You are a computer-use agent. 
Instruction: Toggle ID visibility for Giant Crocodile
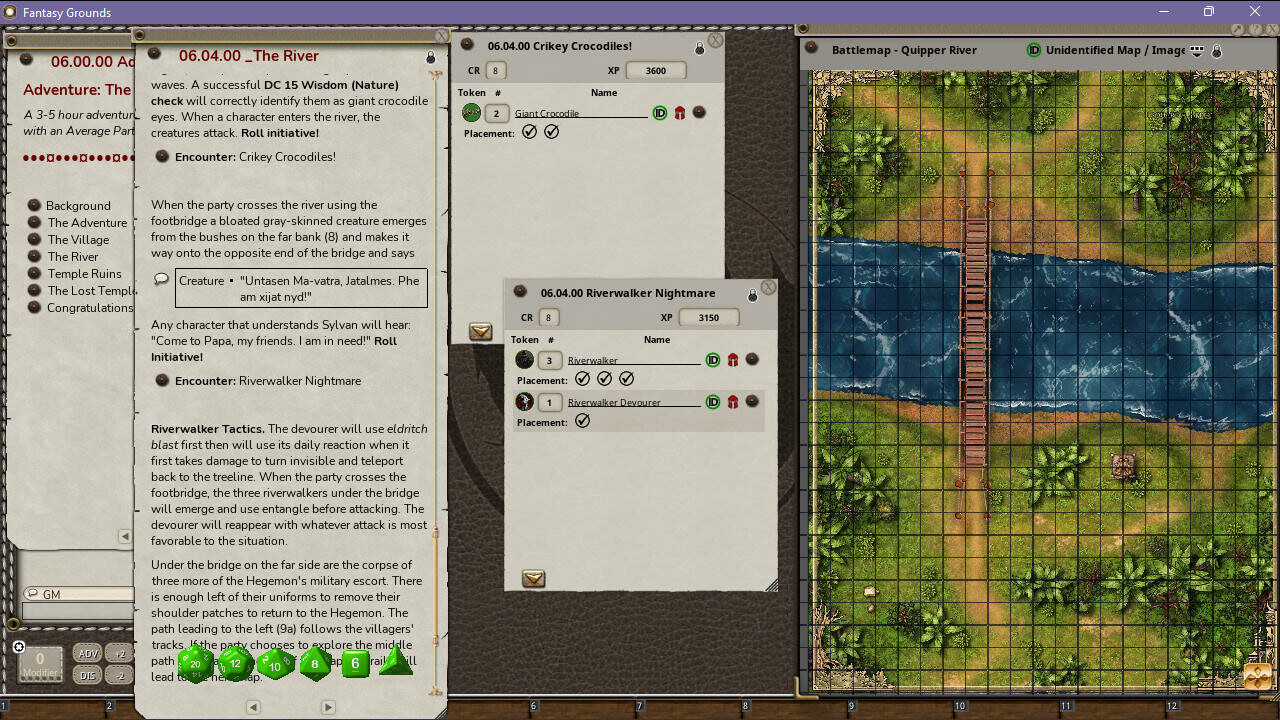(x=659, y=113)
